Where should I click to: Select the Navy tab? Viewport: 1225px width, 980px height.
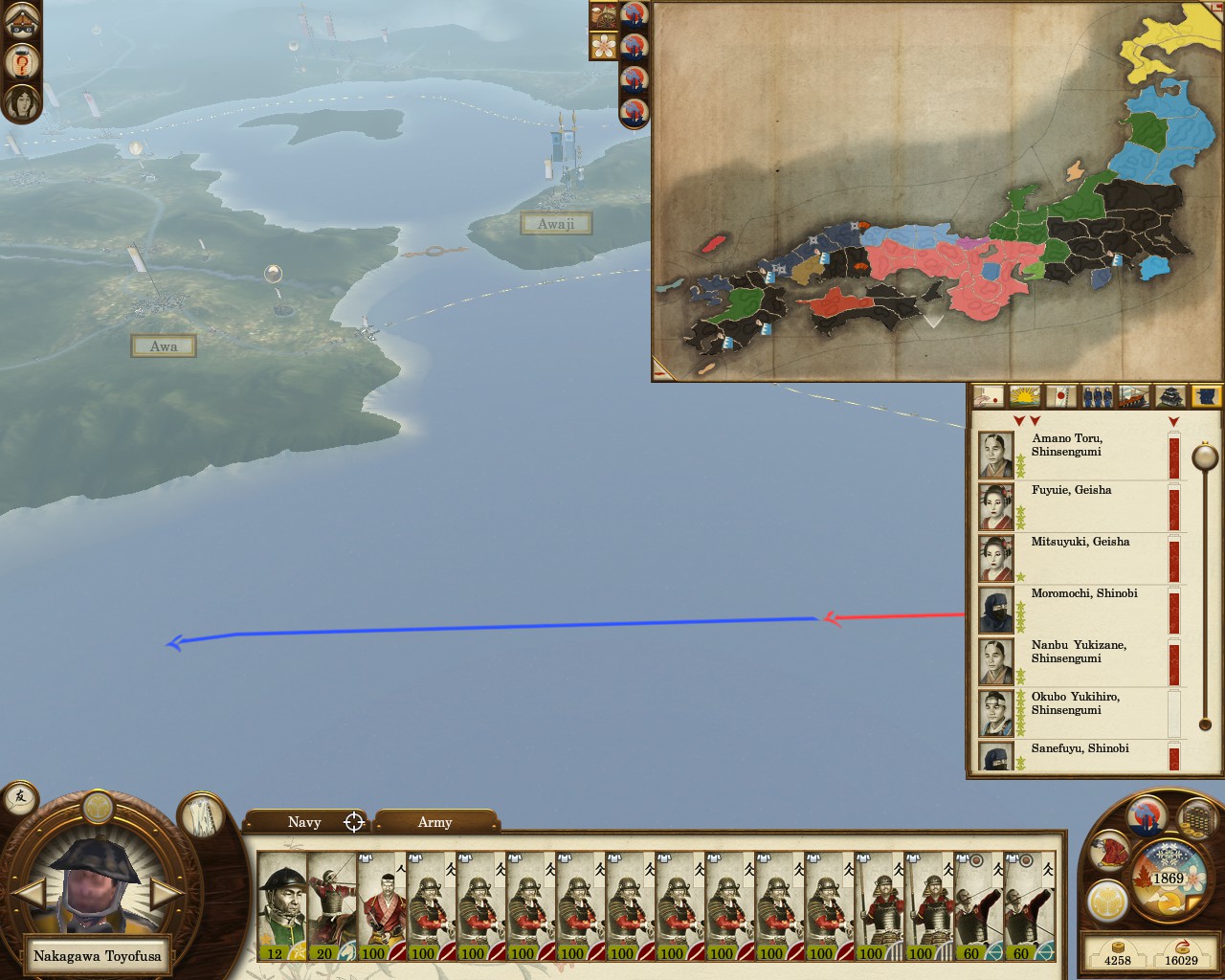click(304, 822)
